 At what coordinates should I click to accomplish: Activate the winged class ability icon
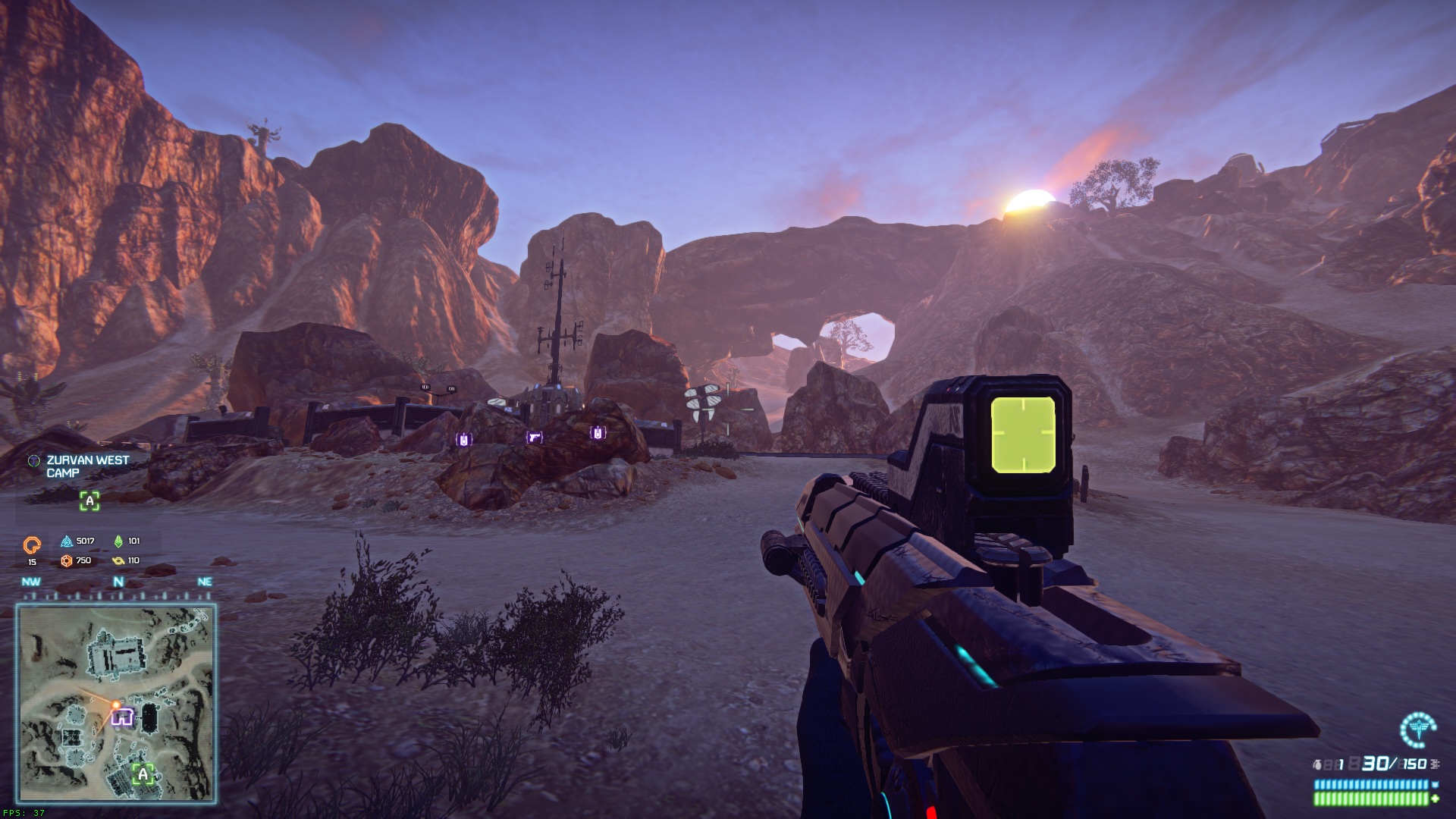click(1417, 730)
